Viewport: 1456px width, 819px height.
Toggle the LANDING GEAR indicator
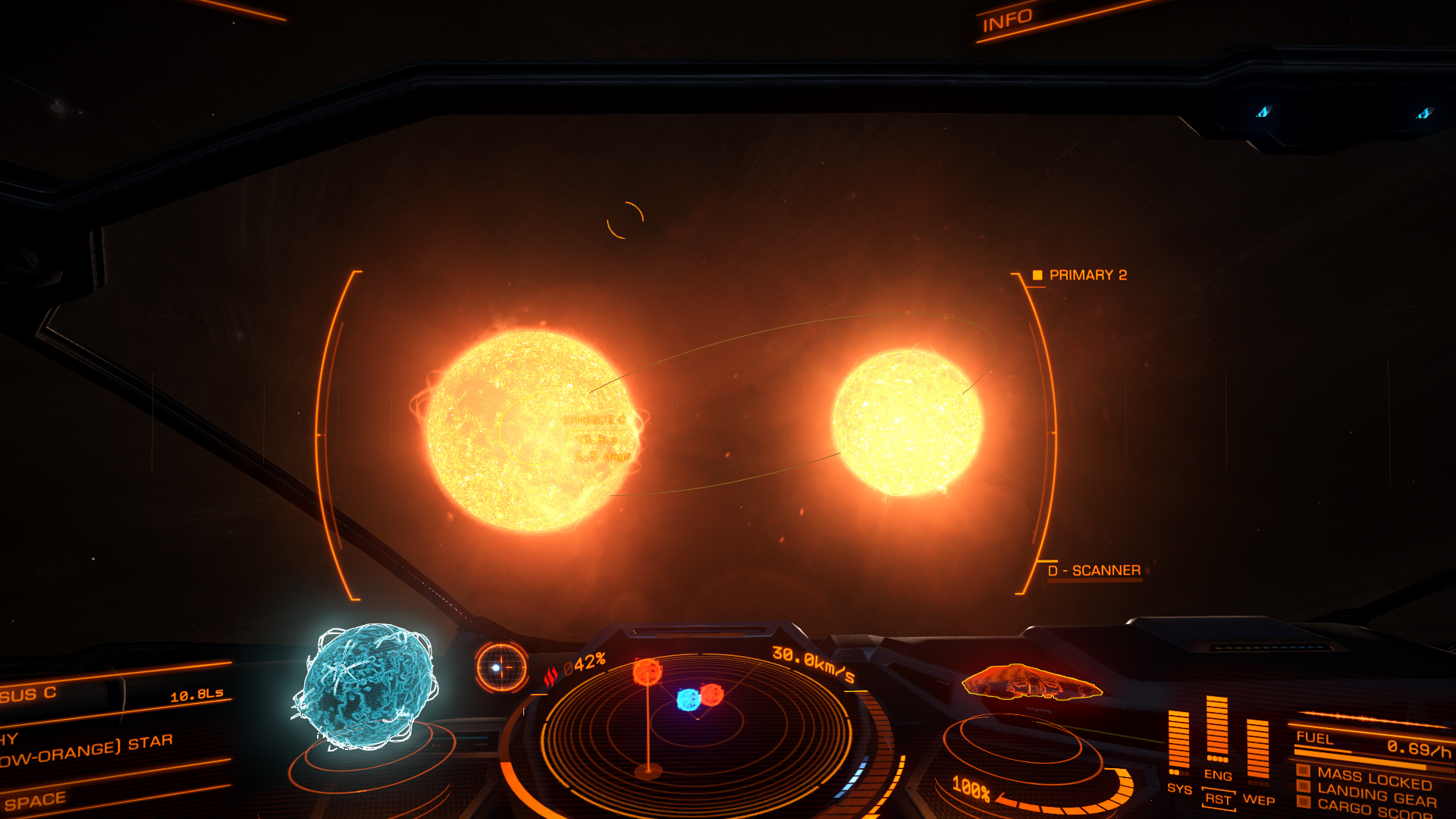tap(1376, 796)
